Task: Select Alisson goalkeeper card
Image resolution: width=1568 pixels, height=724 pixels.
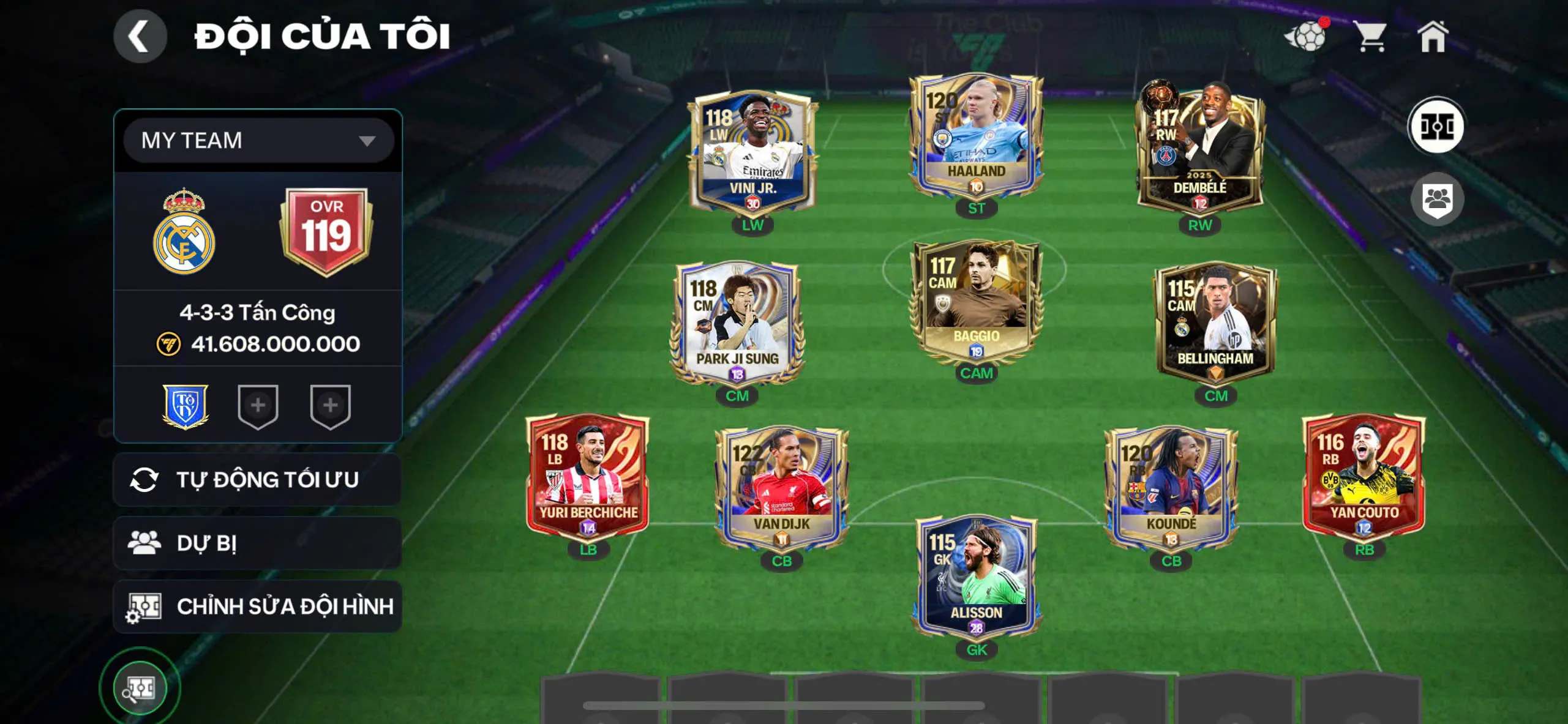Action: (976, 577)
